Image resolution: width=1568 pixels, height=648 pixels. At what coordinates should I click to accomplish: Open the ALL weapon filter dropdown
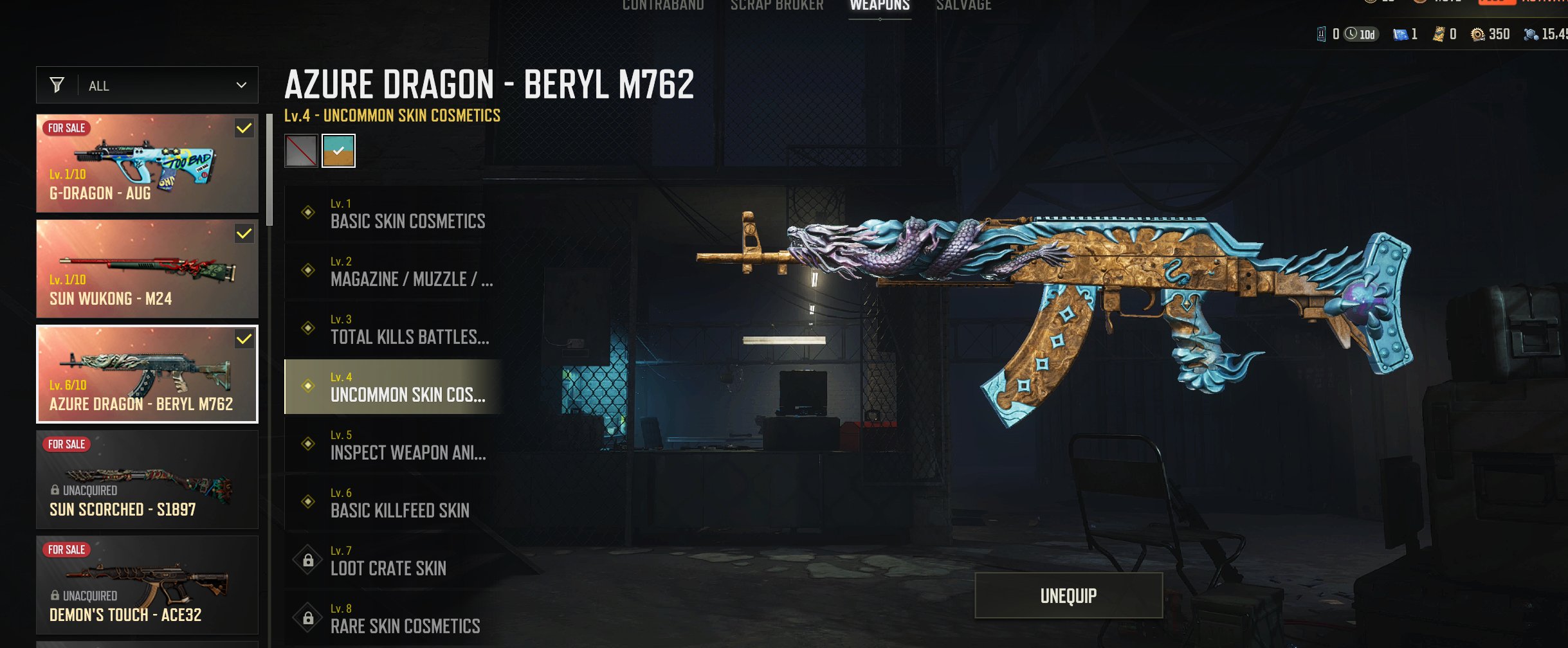pos(147,85)
